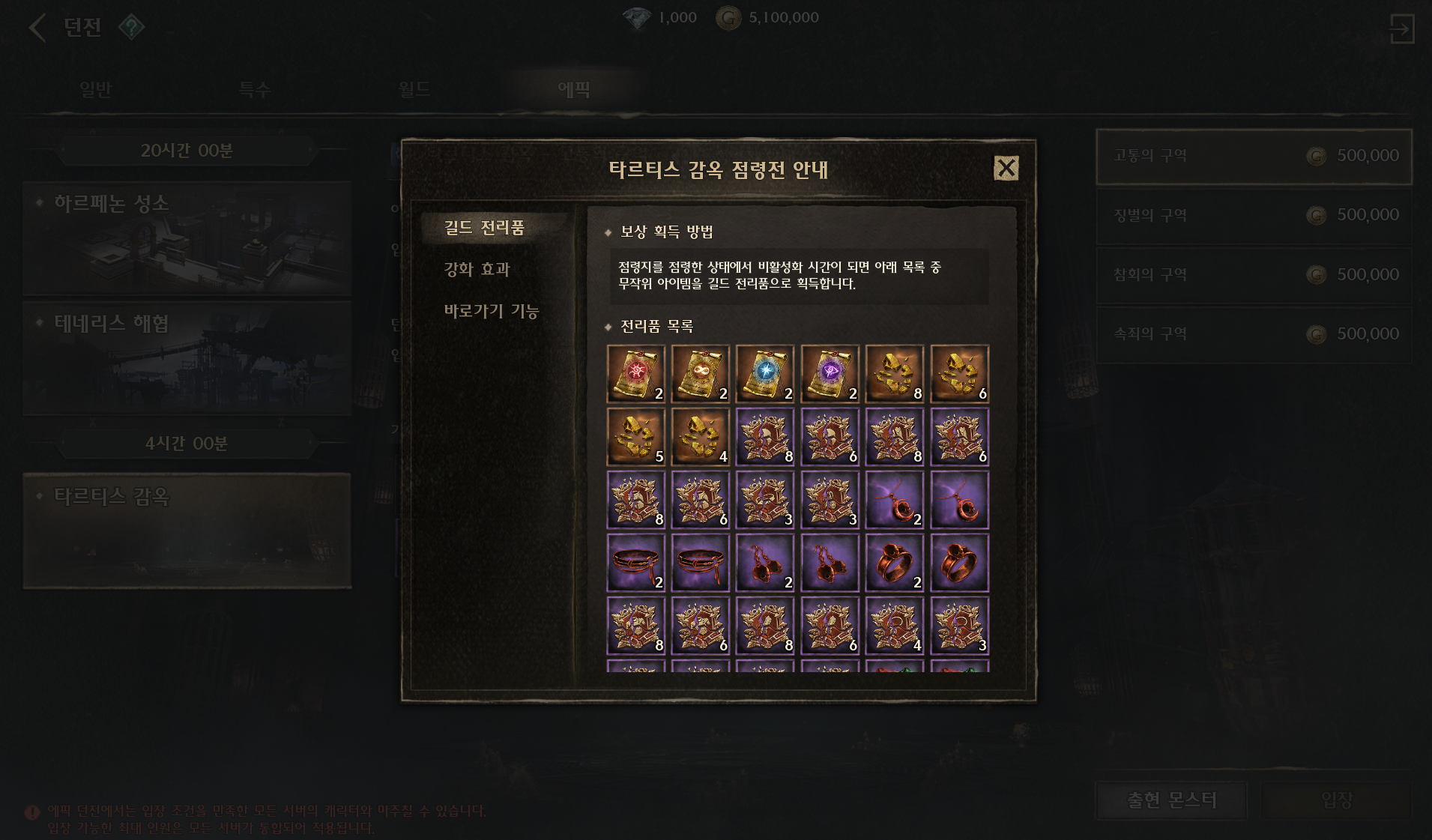Switch to the 일반 dungeon tab
The height and width of the screenshot is (840, 1432).
point(95,90)
